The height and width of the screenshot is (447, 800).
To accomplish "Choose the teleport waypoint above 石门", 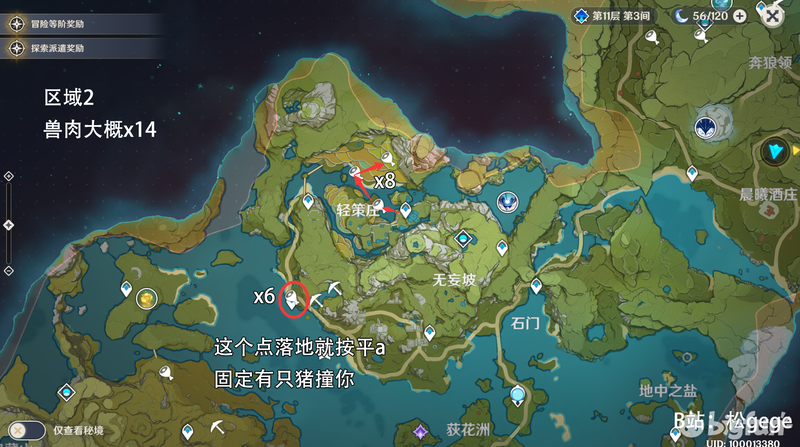I will click(536, 286).
